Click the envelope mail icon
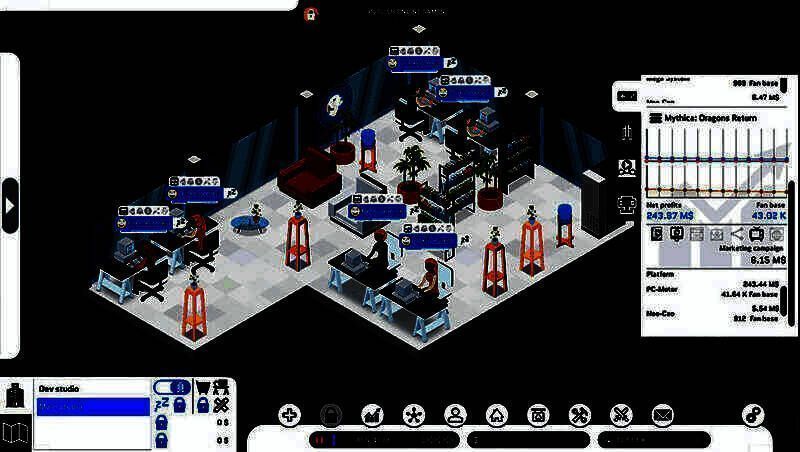 point(662,415)
